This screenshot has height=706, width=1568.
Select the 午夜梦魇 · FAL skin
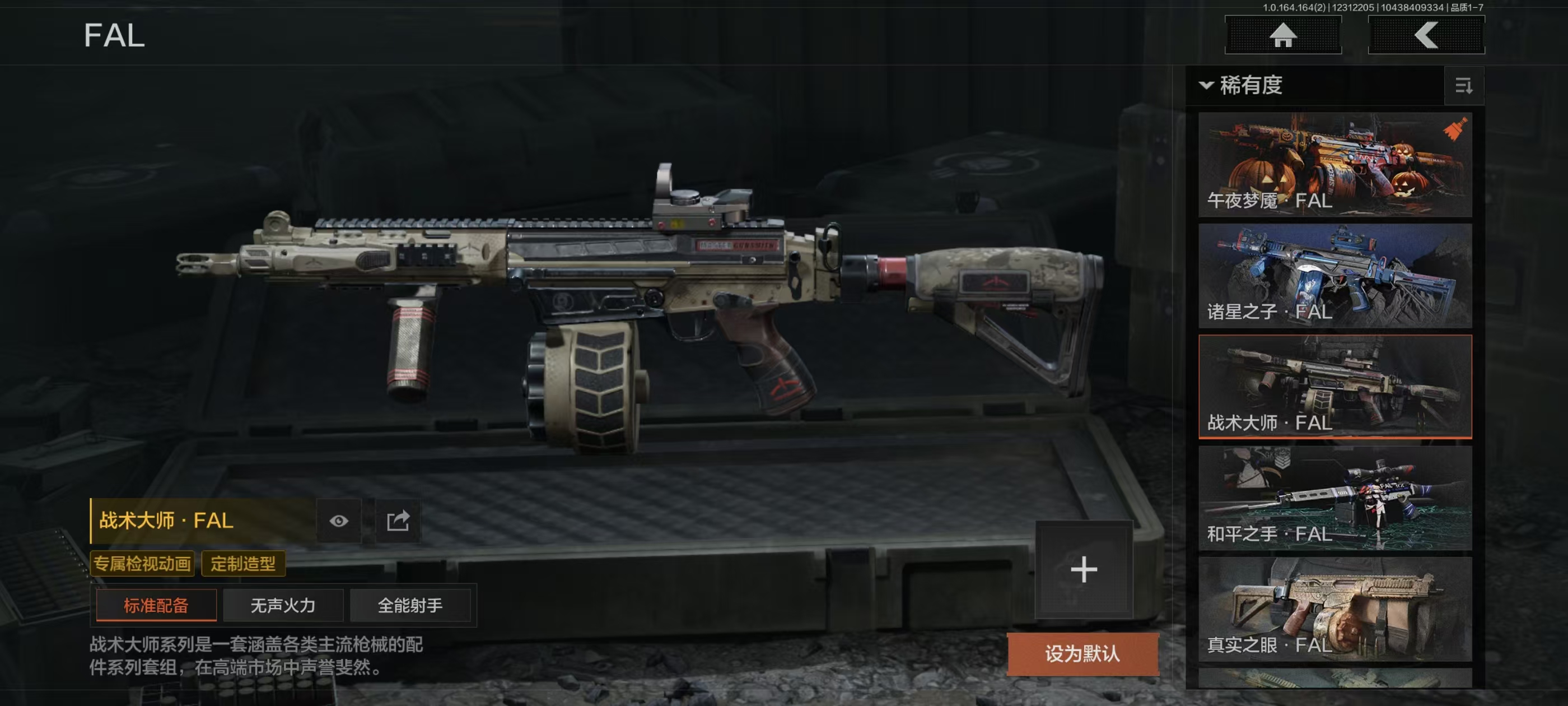[1334, 165]
